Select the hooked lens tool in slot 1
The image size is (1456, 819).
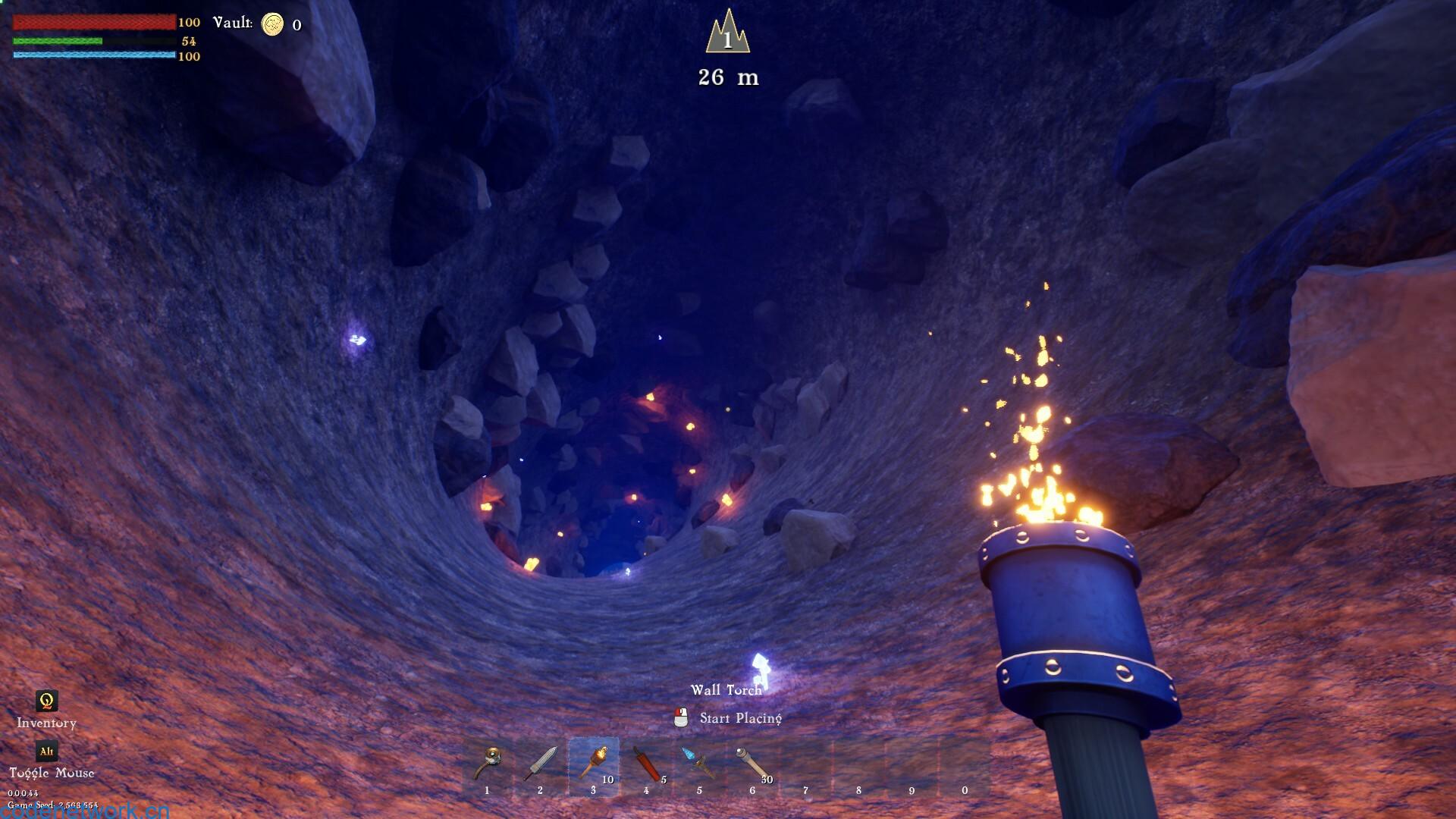click(x=488, y=764)
